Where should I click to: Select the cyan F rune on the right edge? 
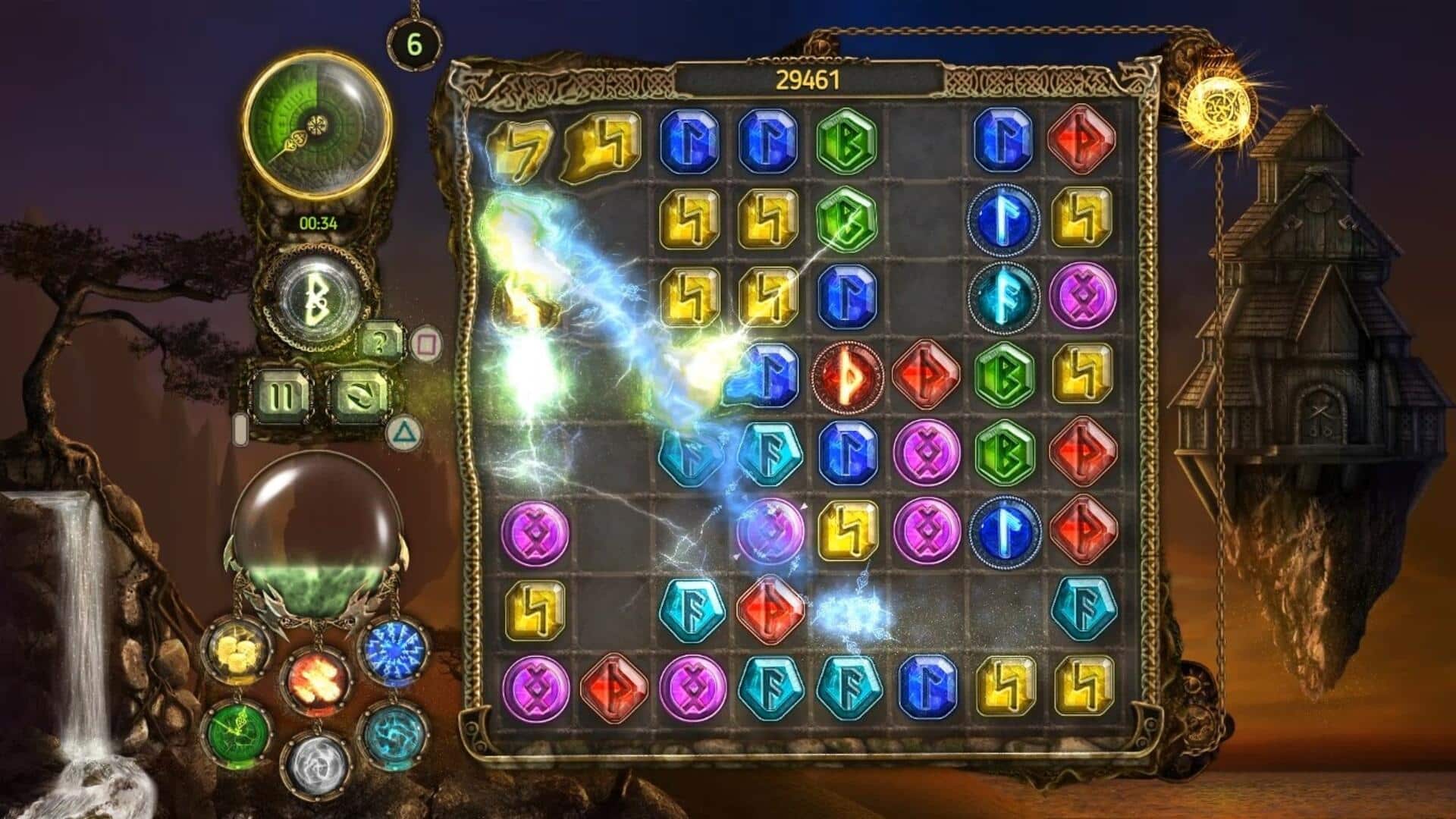click(x=1086, y=607)
